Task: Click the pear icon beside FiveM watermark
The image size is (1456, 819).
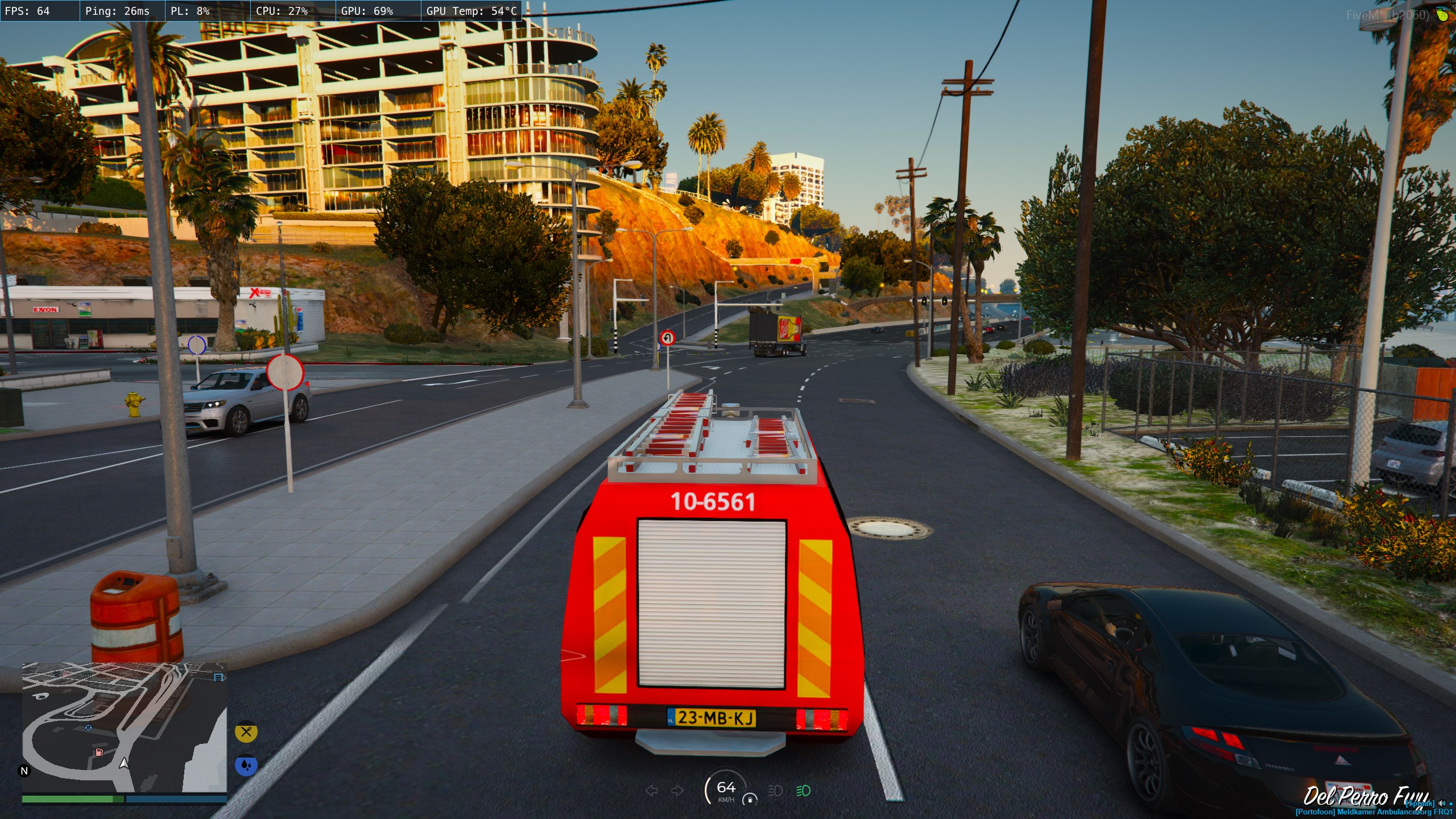Action: pos(1442,15)
